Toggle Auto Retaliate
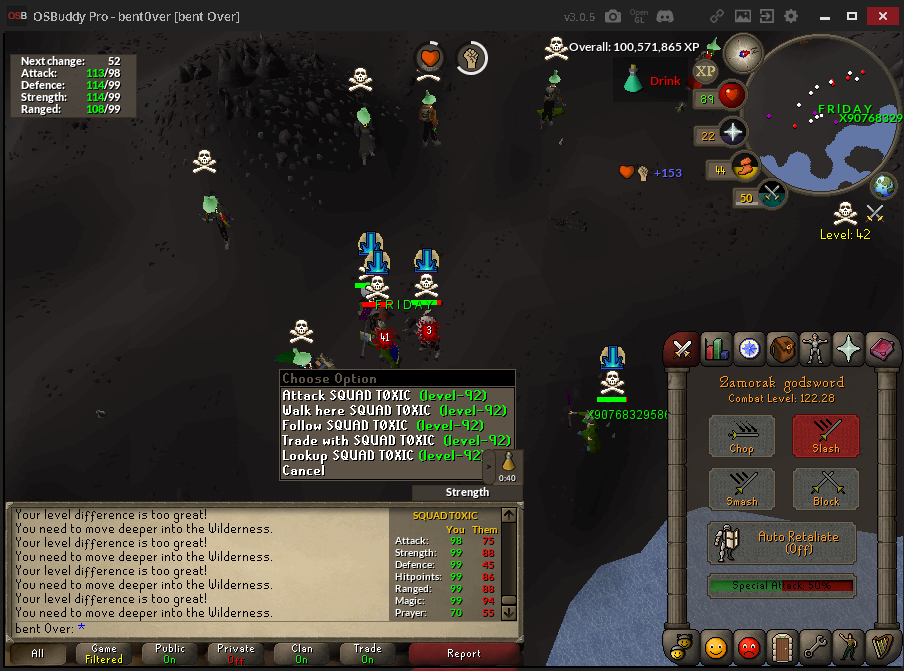This screenshot has height=671, width=904. [x=782, y=543]
